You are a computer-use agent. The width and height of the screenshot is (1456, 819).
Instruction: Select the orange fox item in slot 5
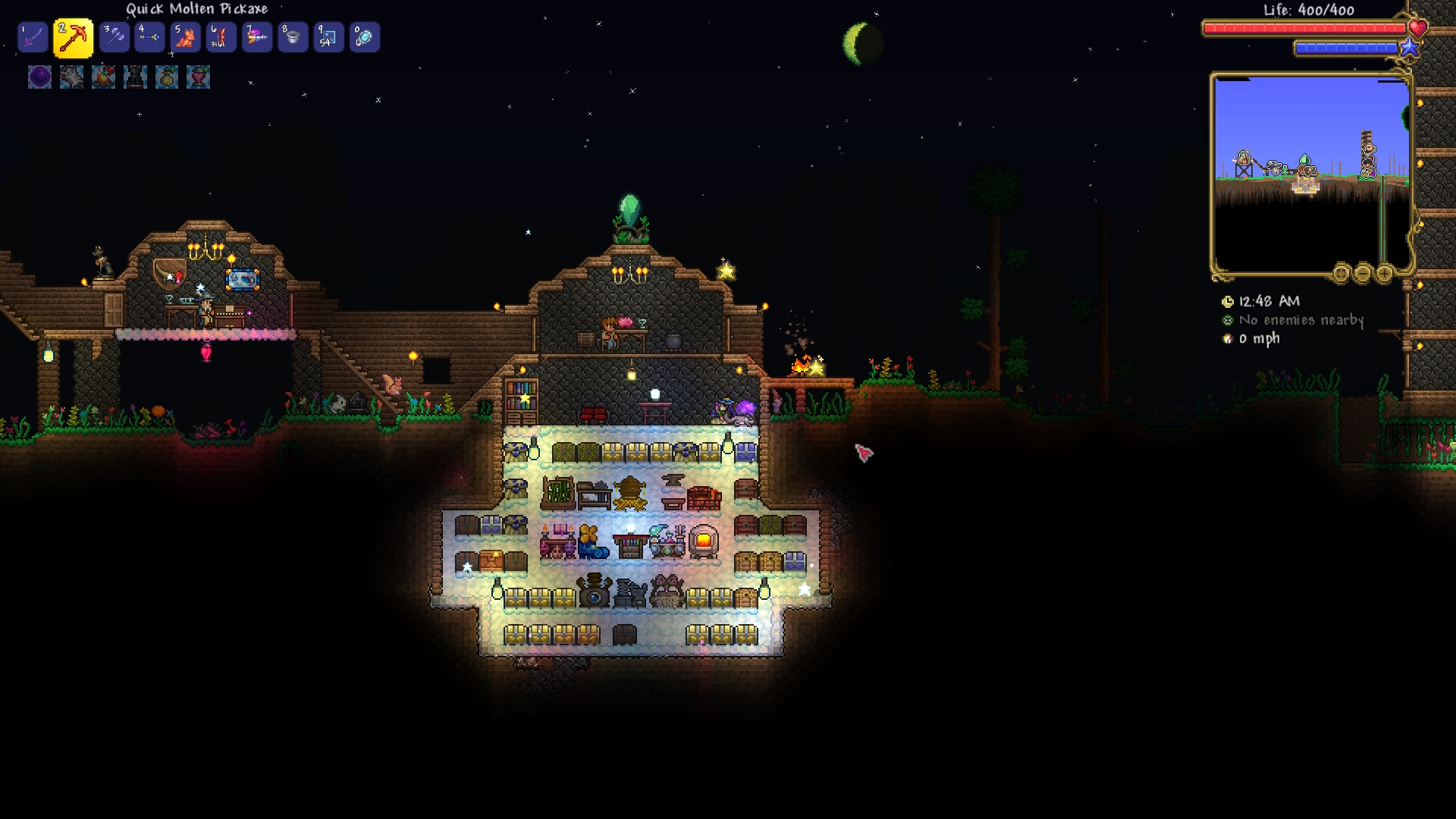185,37
